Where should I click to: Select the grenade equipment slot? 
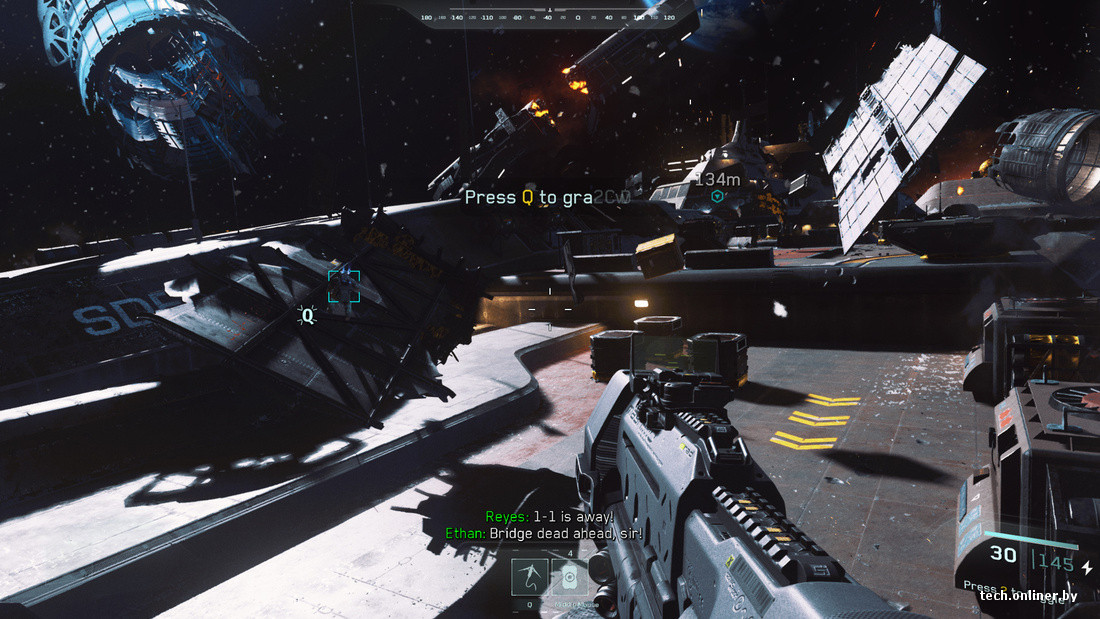(569, 577)
